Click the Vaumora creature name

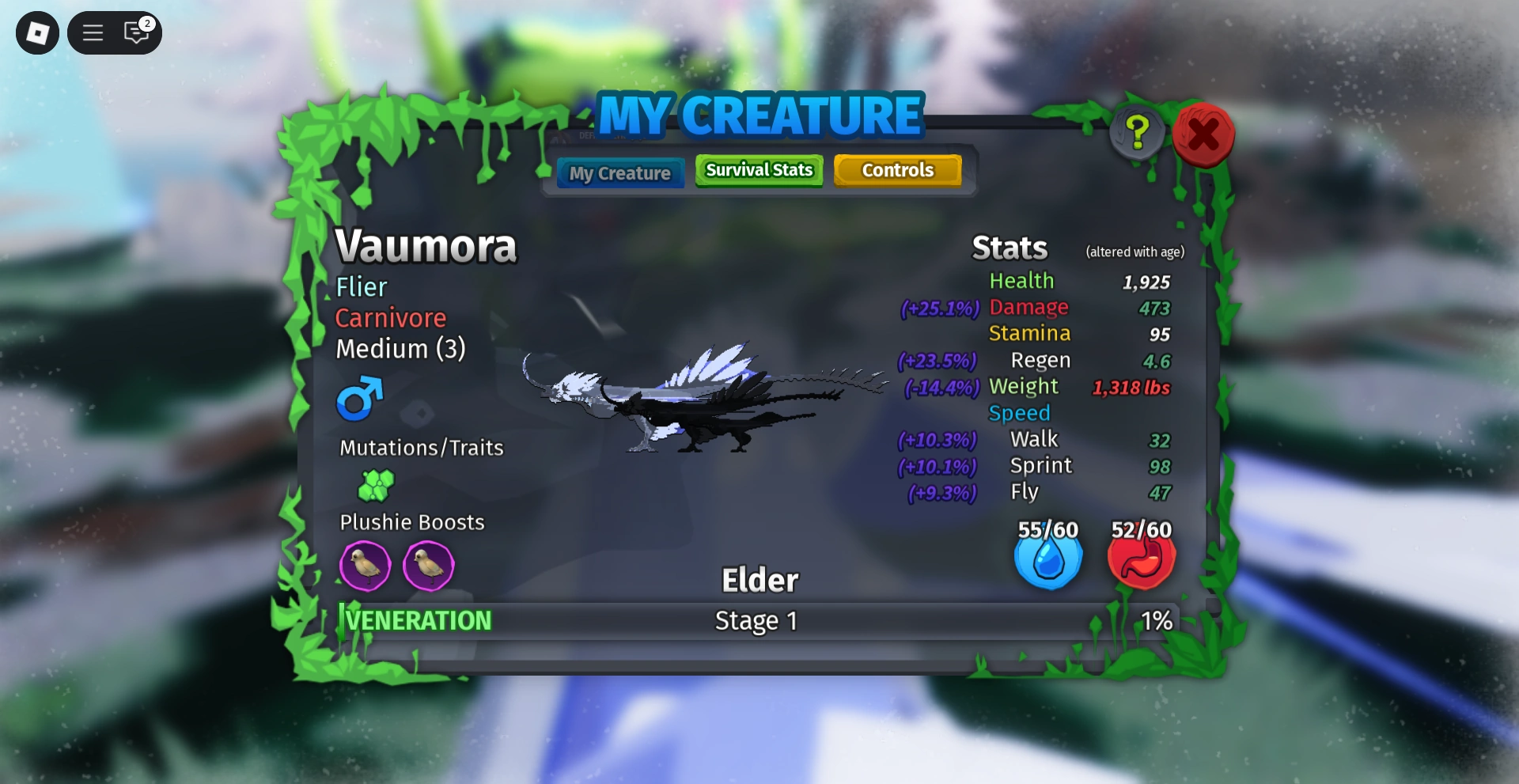(x=426, y=246)
